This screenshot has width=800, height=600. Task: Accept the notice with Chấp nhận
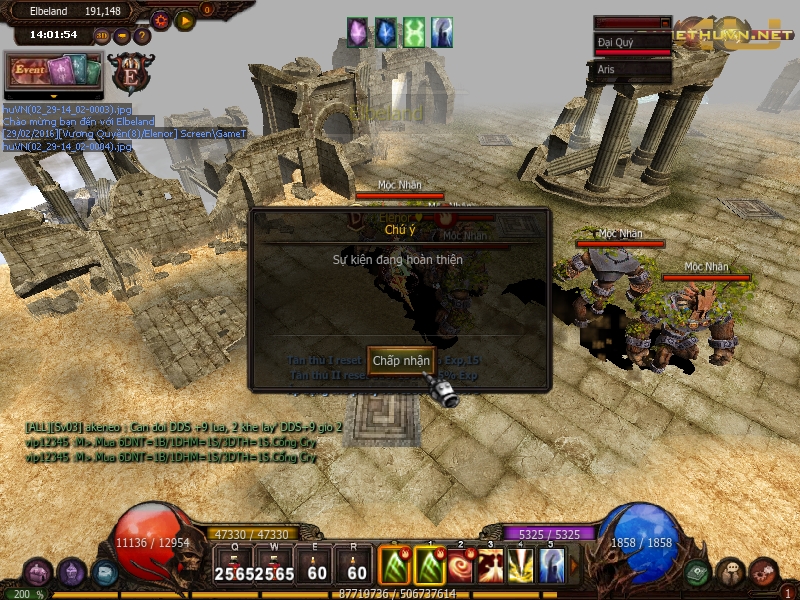pos(401,360)
